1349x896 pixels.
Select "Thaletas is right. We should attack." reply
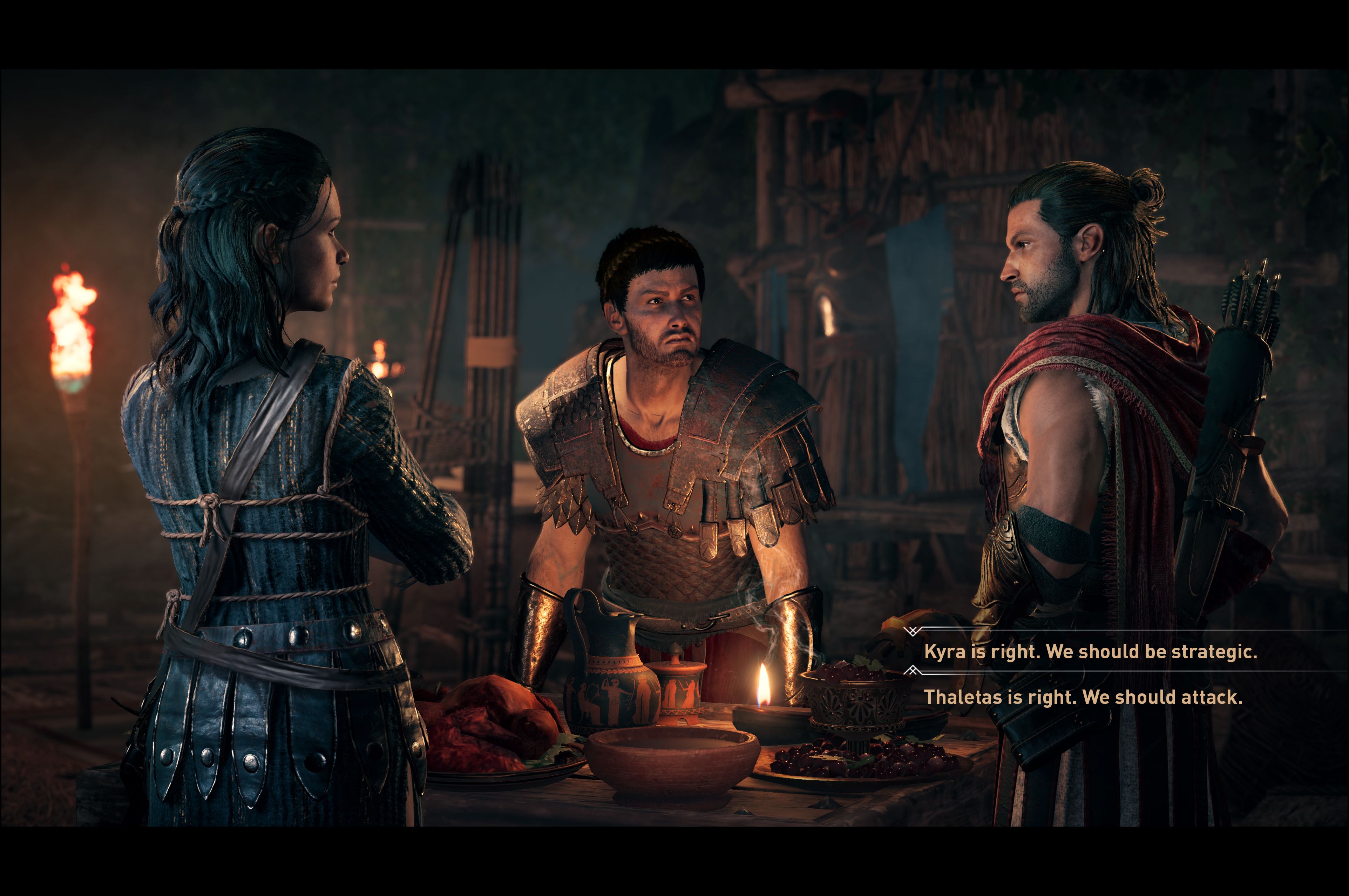1083,697
